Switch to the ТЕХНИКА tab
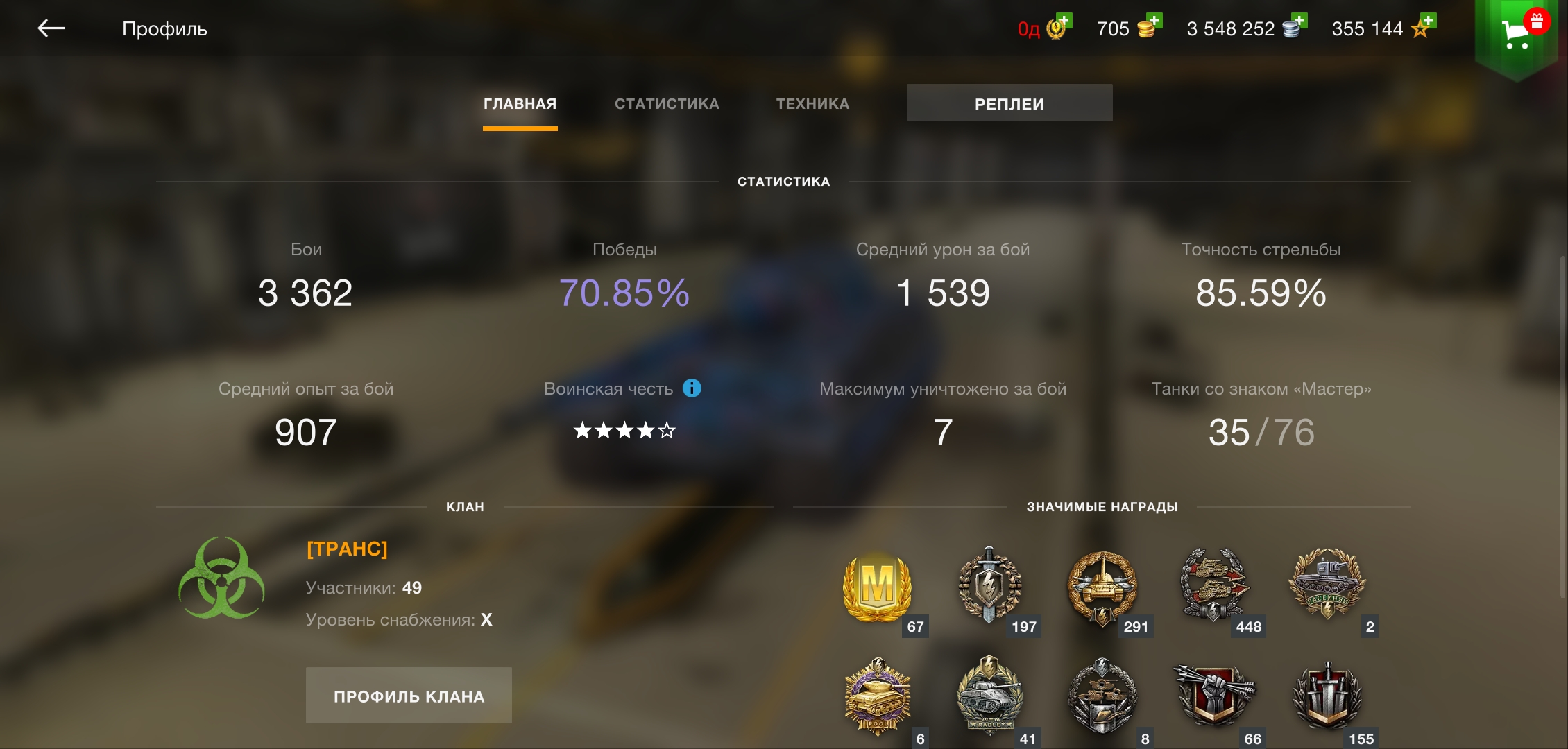The image size is (1568, 749). pos(812,103)
